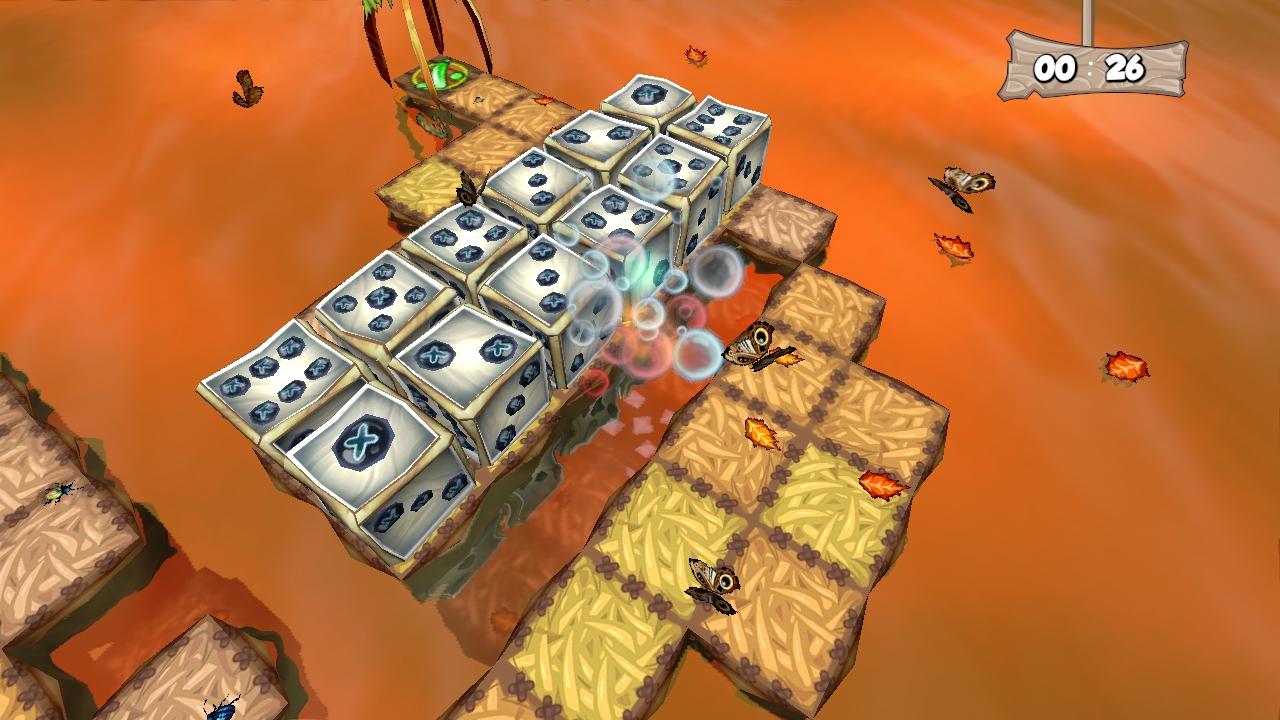Click the butterfly at the bottom path
1280x720 pixels.
pos(712,585)
